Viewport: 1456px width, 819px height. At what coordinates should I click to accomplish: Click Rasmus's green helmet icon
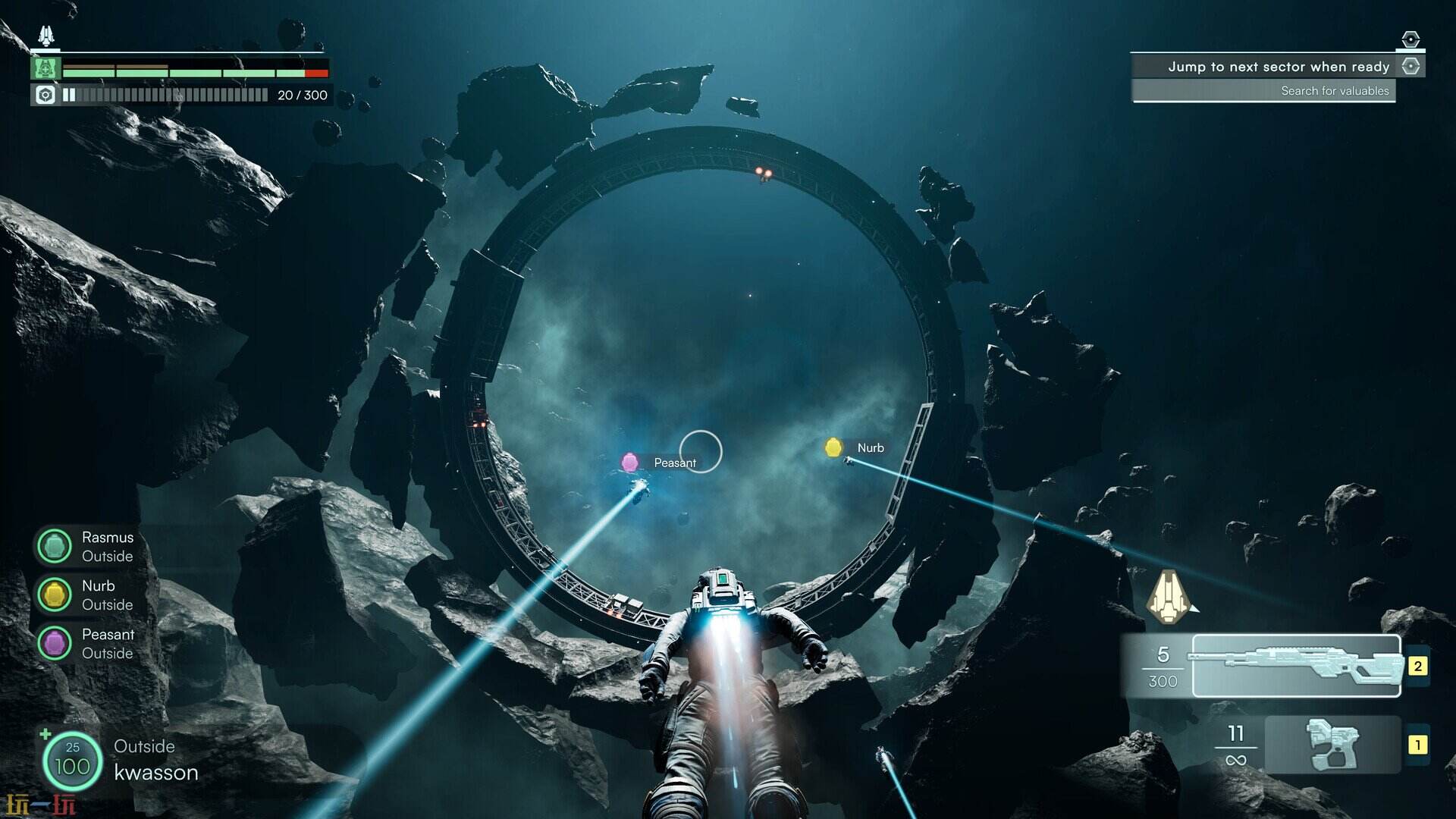point(55,546)
